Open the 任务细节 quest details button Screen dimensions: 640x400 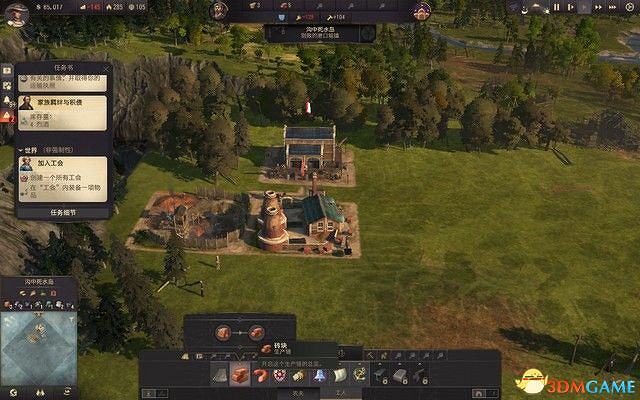(63, 212)
